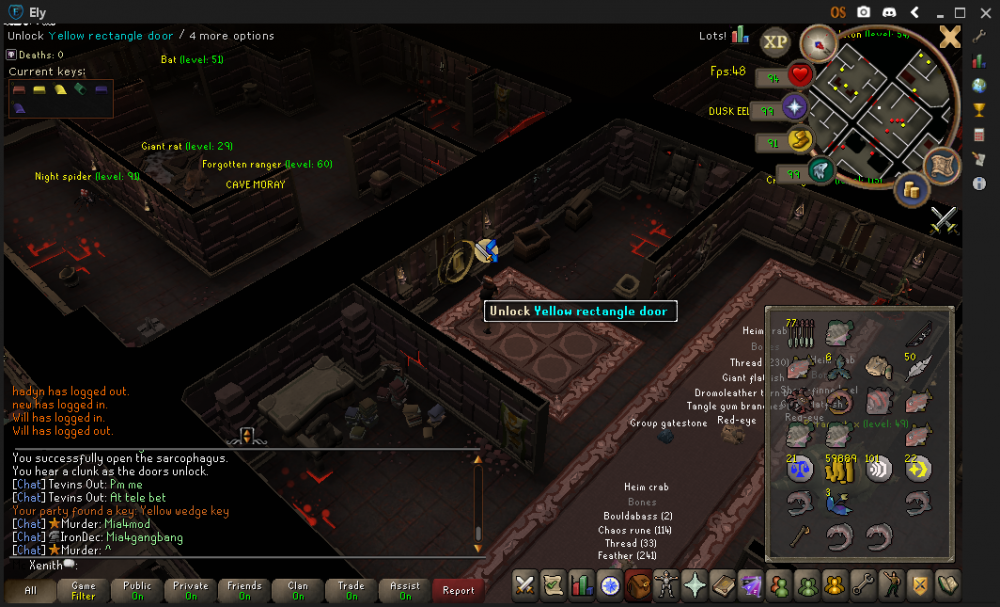Screen dimensions: 1000x607
Task: Select the white feather stack in inventory
Action: coord(917,368)
